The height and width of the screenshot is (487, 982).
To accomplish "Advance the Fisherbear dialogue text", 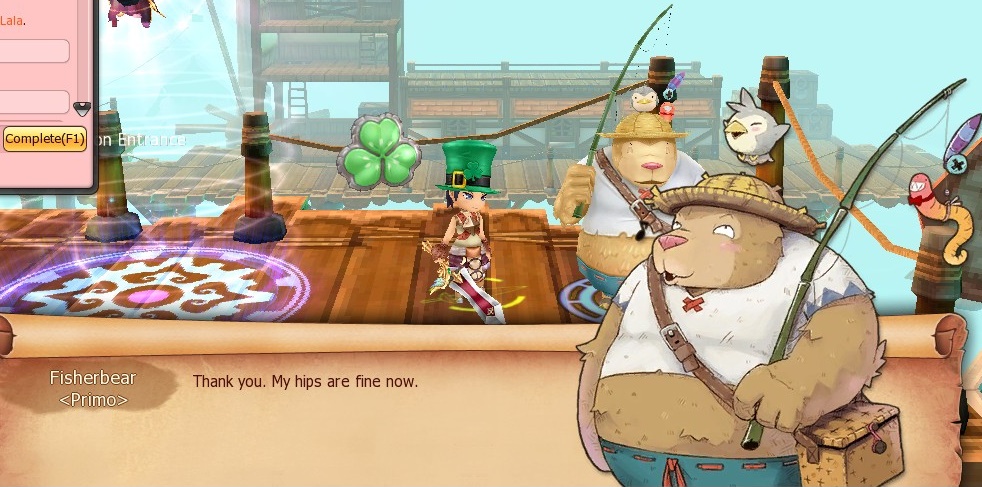I will pyautogui.click(x=305, y=382).
